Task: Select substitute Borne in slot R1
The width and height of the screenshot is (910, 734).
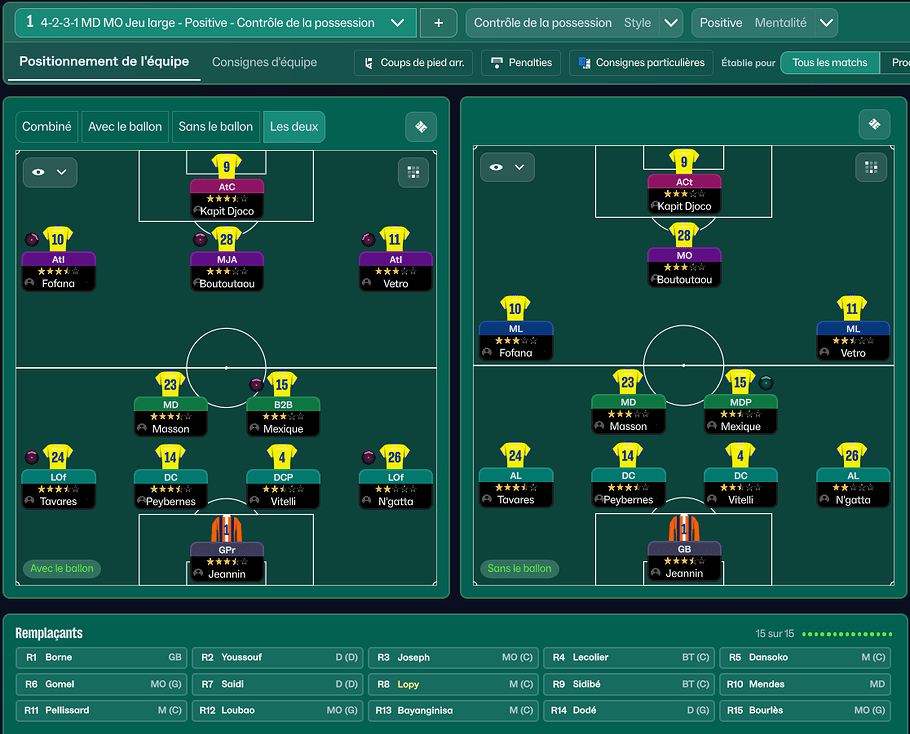Action: [x=102, y=658]
